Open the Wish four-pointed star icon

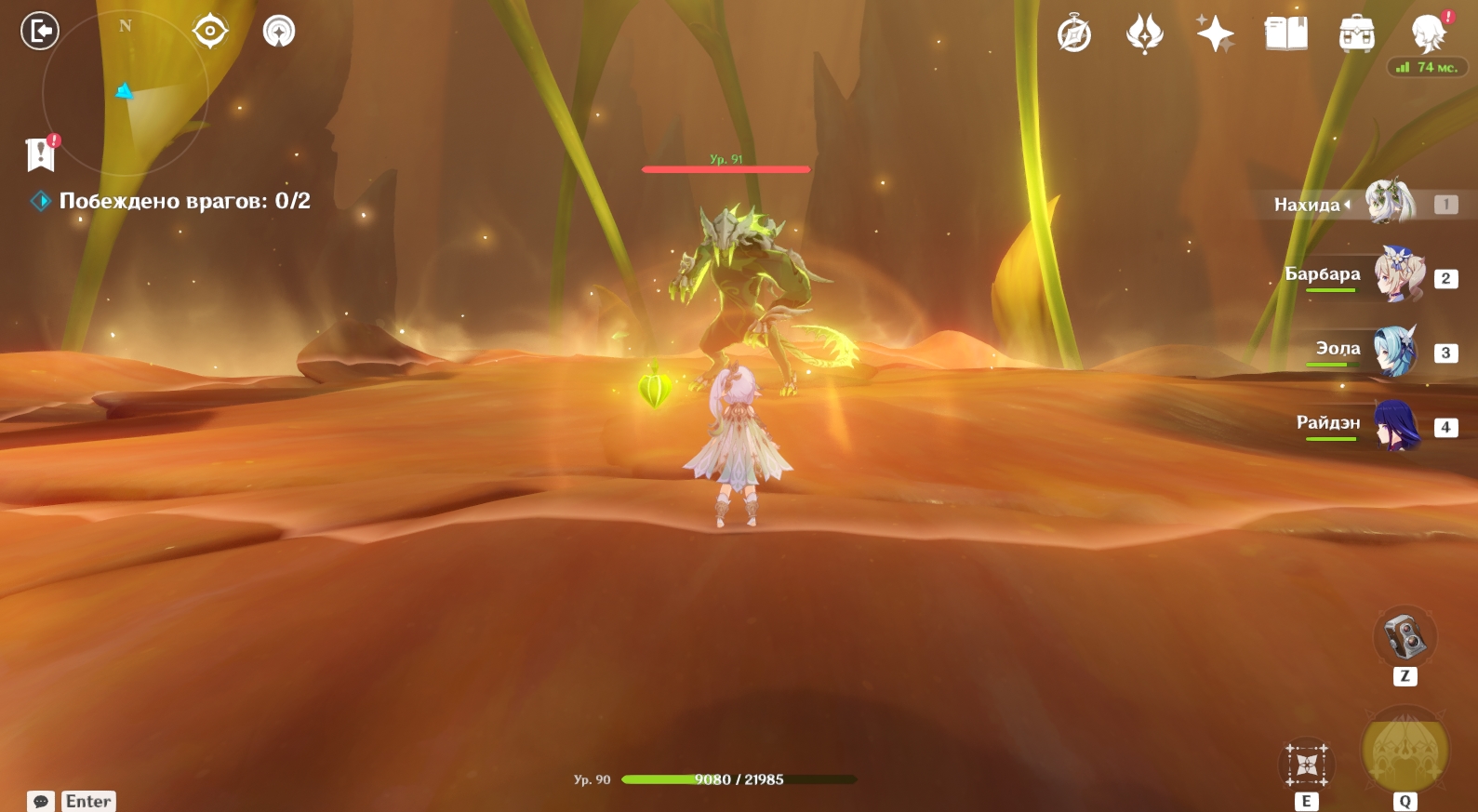click(1215, 34)
